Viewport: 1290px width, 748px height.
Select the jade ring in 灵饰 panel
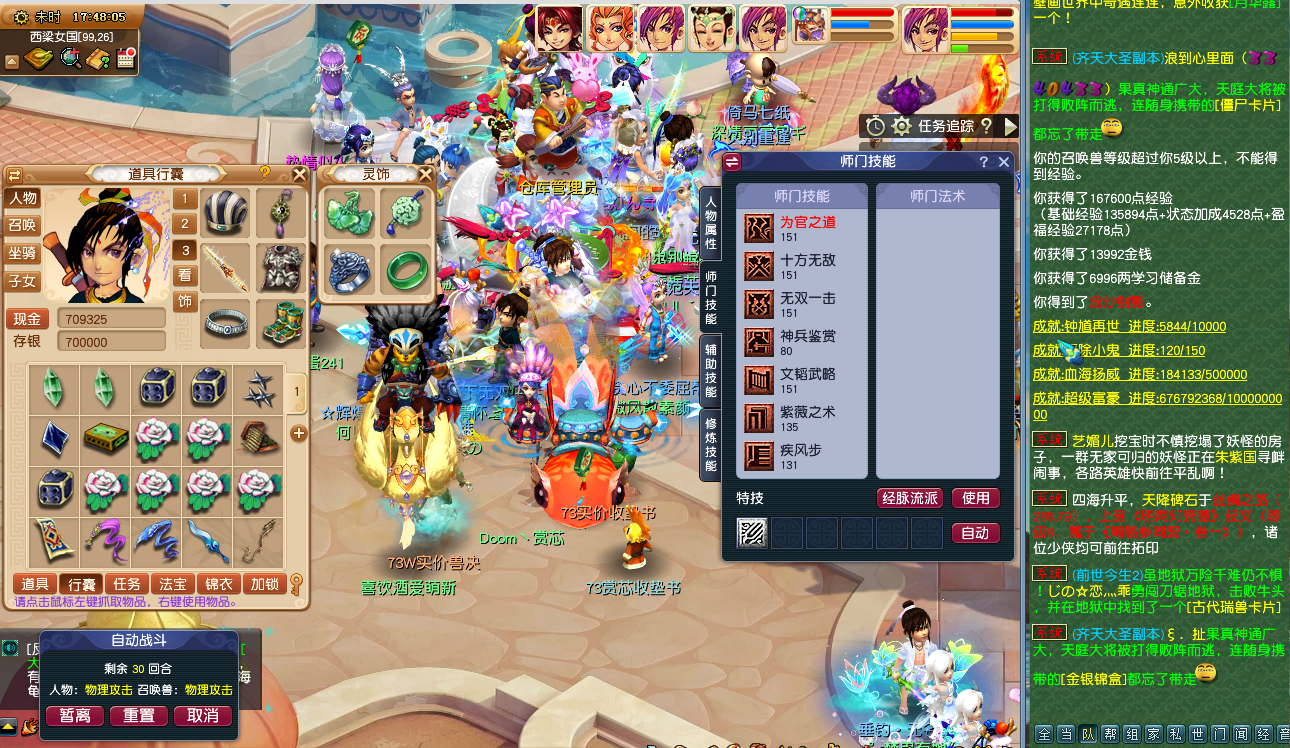click(x=405, y=269)
